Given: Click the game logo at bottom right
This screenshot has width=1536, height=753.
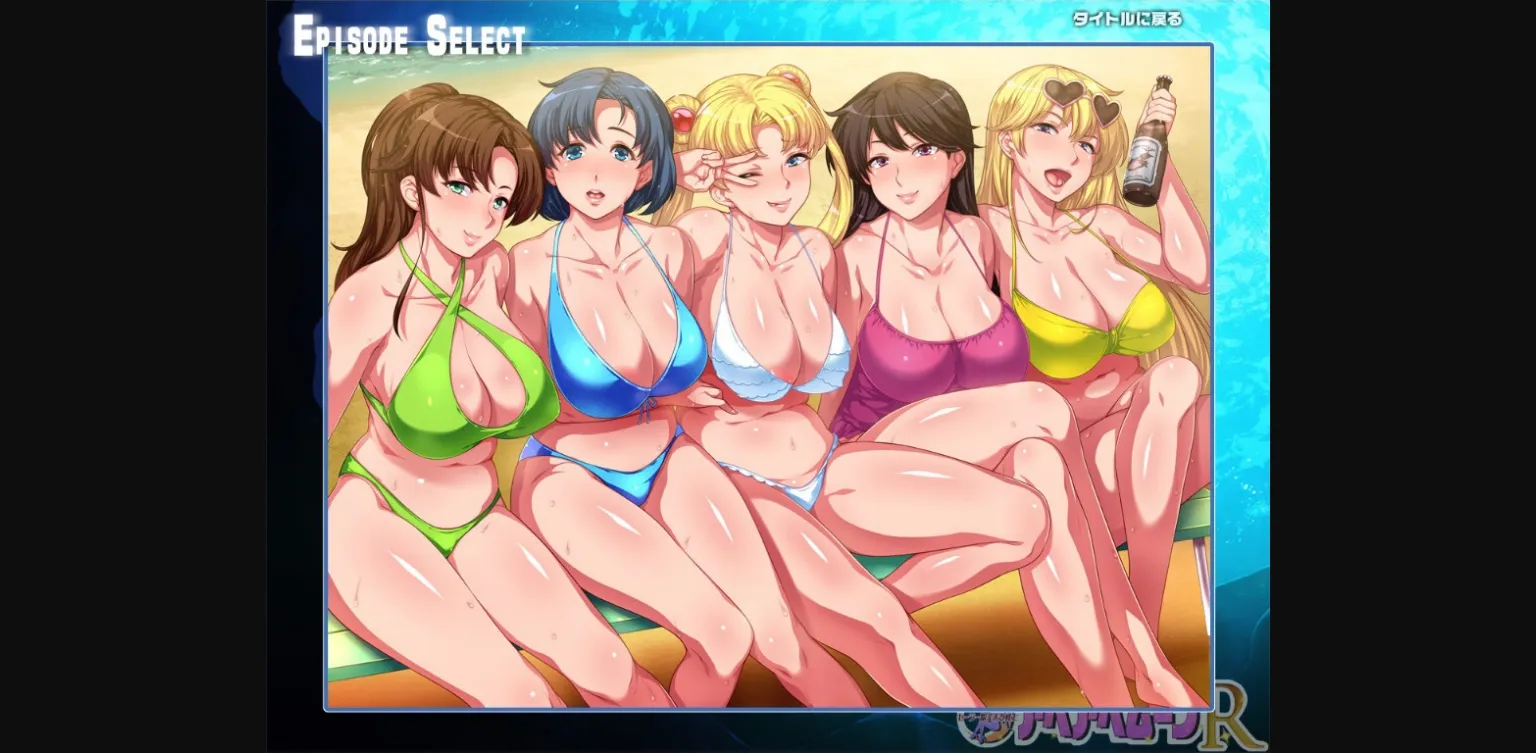Looking at the screenshot, I should click(1100, 728).
